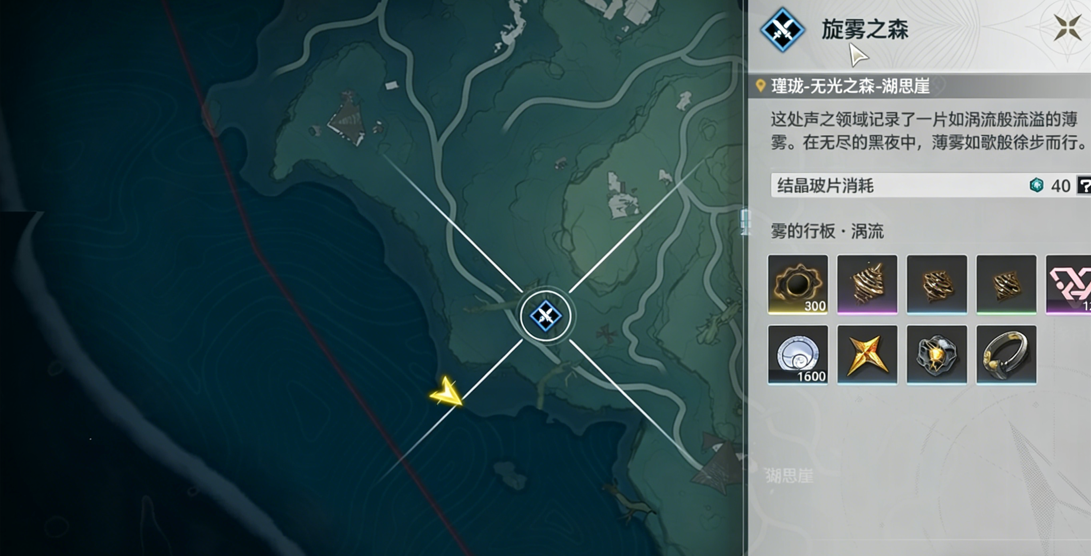
Task: Close the 旋雾之森 info panel
Action: coord(1065,28)
